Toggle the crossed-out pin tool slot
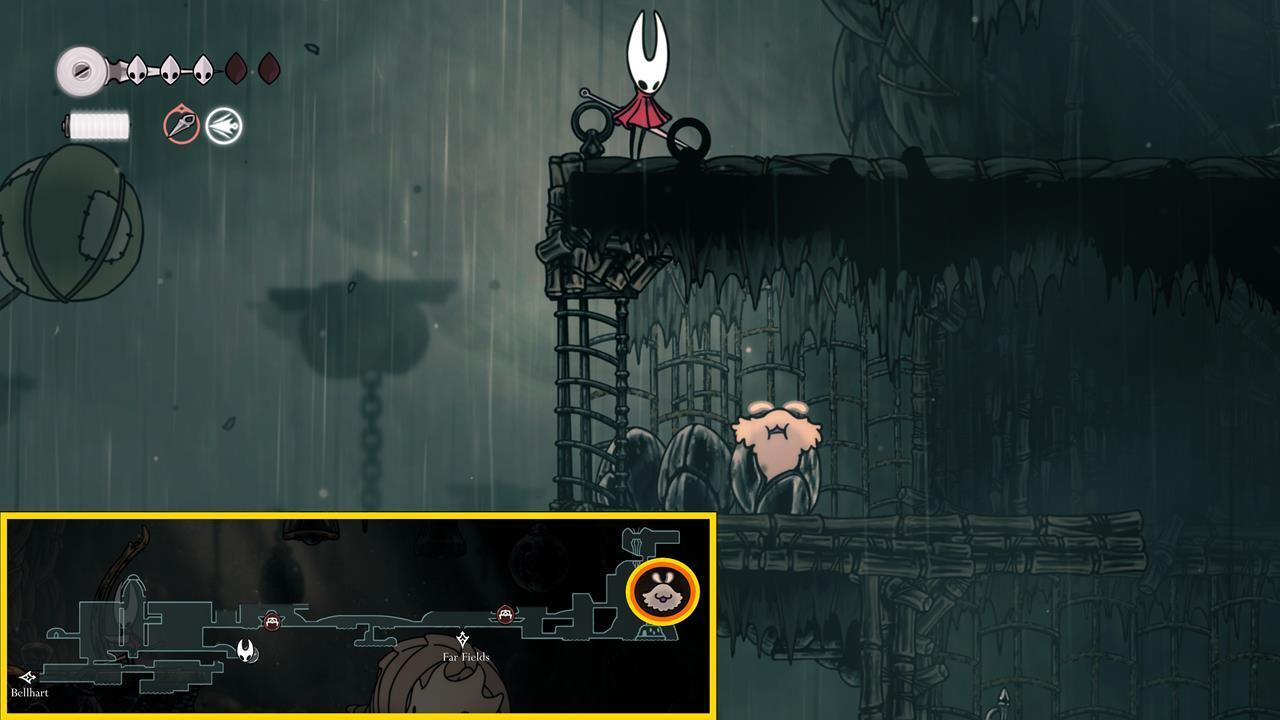Image resolution: width=1280 pixels, height=720 pixels. click(179, 126)
